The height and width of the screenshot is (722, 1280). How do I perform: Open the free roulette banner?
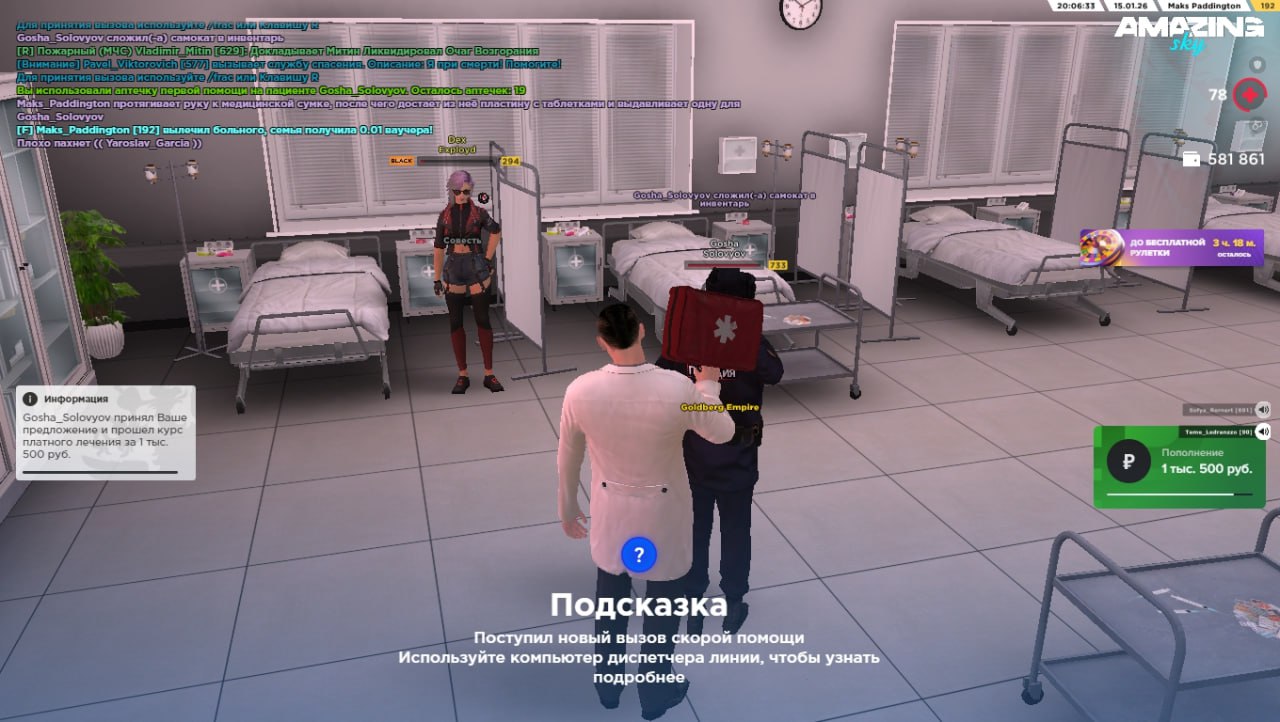click(x=1171, y=247)
